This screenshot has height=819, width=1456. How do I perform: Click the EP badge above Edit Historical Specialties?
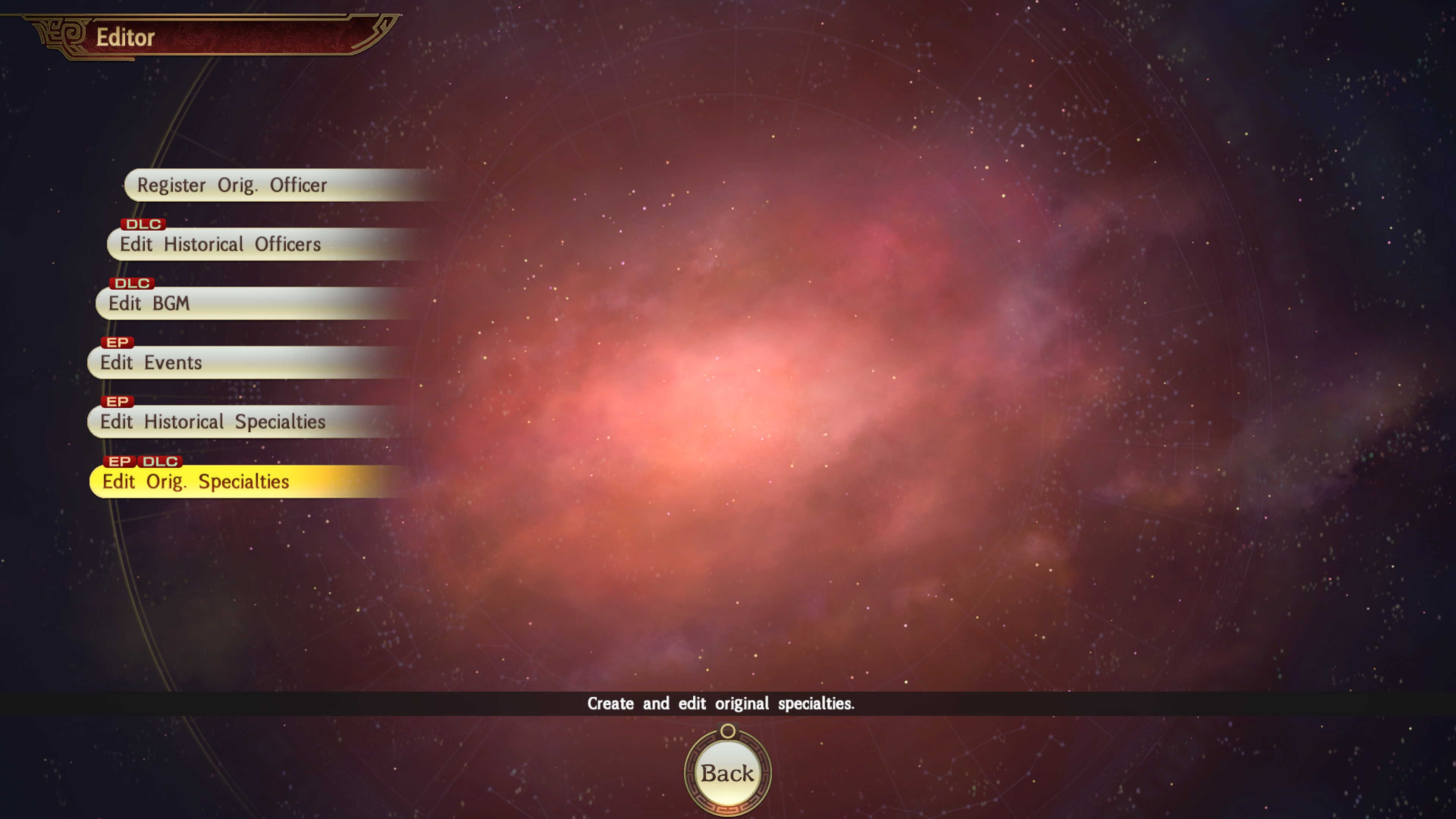[x=118, y=402]
